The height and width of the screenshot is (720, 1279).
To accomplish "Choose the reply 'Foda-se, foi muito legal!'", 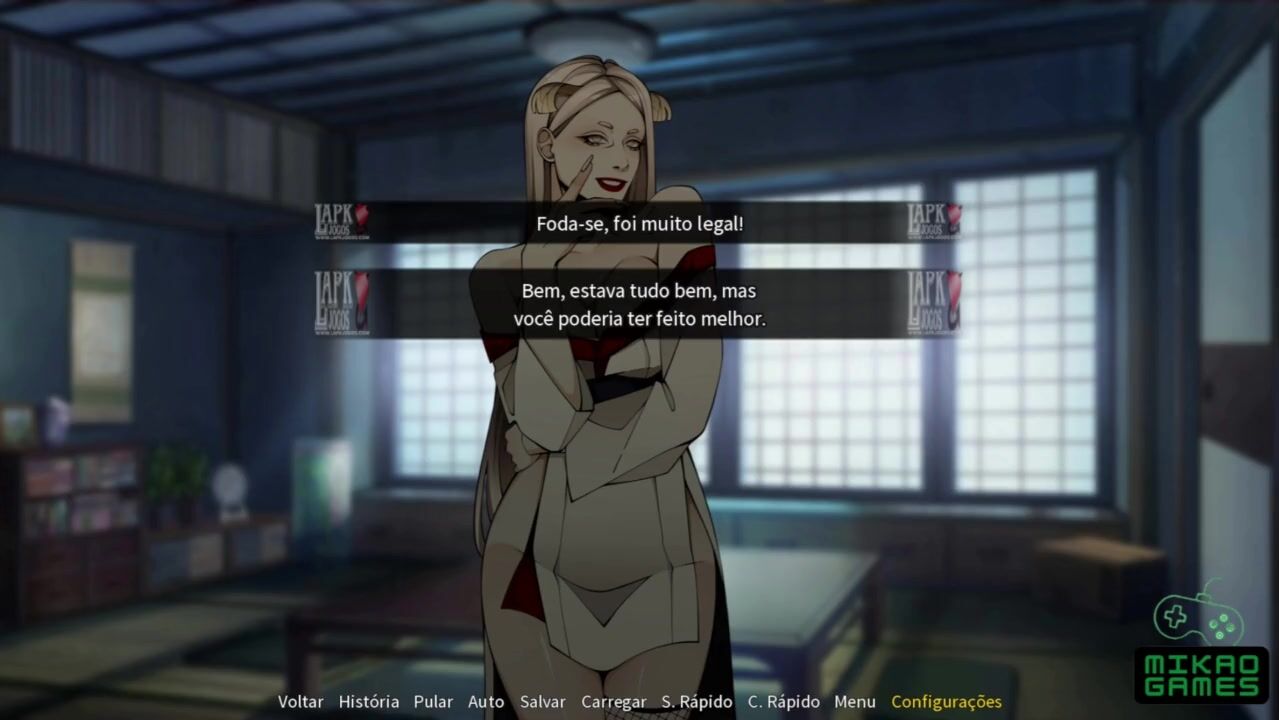I will click(639, 224).
